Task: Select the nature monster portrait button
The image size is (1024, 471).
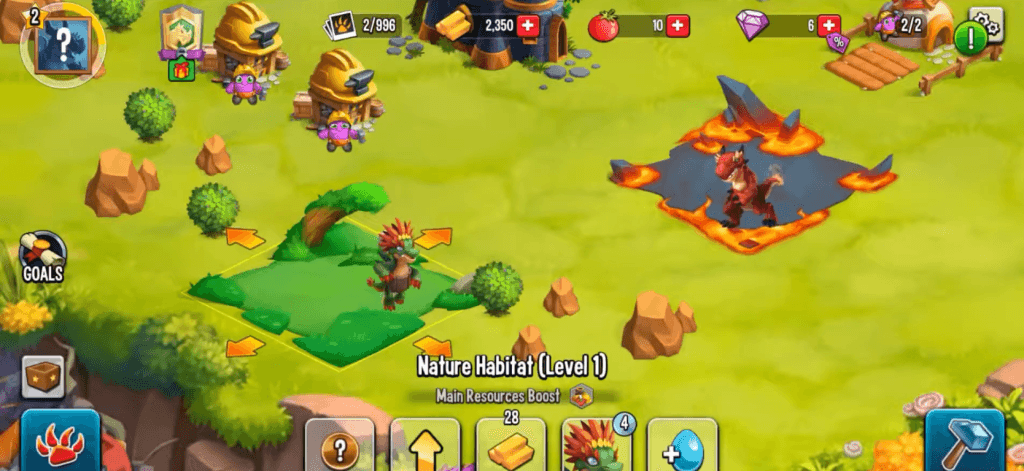Action: click(596, 445)
